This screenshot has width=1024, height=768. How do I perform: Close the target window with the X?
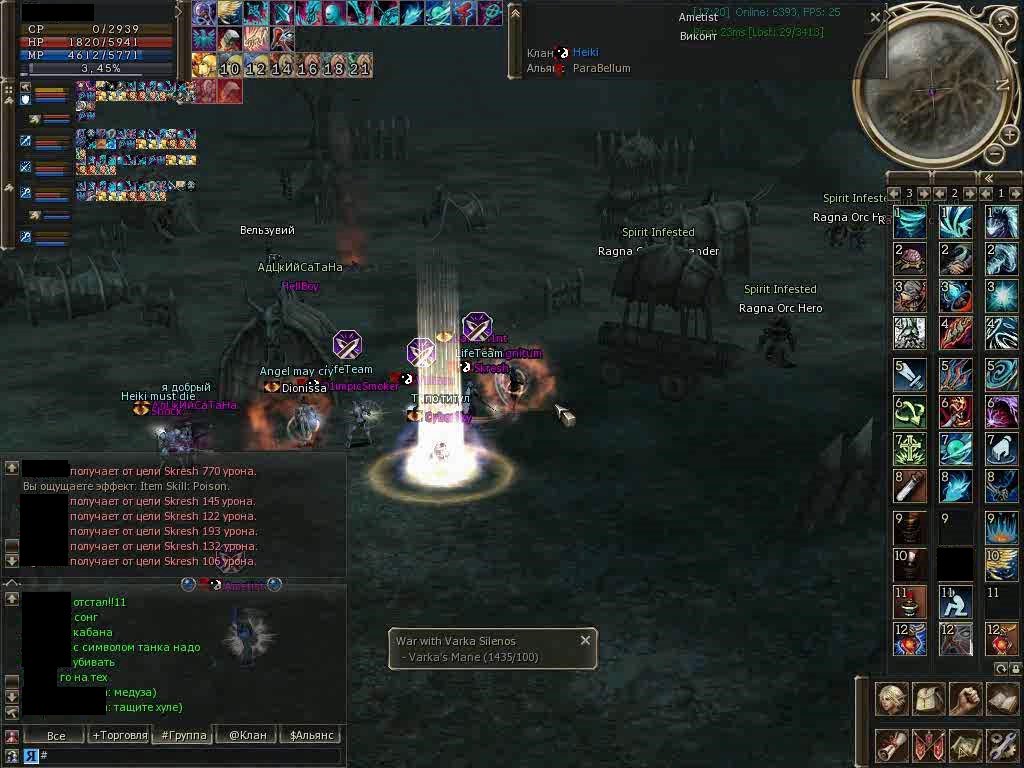(x=876, y=17)
